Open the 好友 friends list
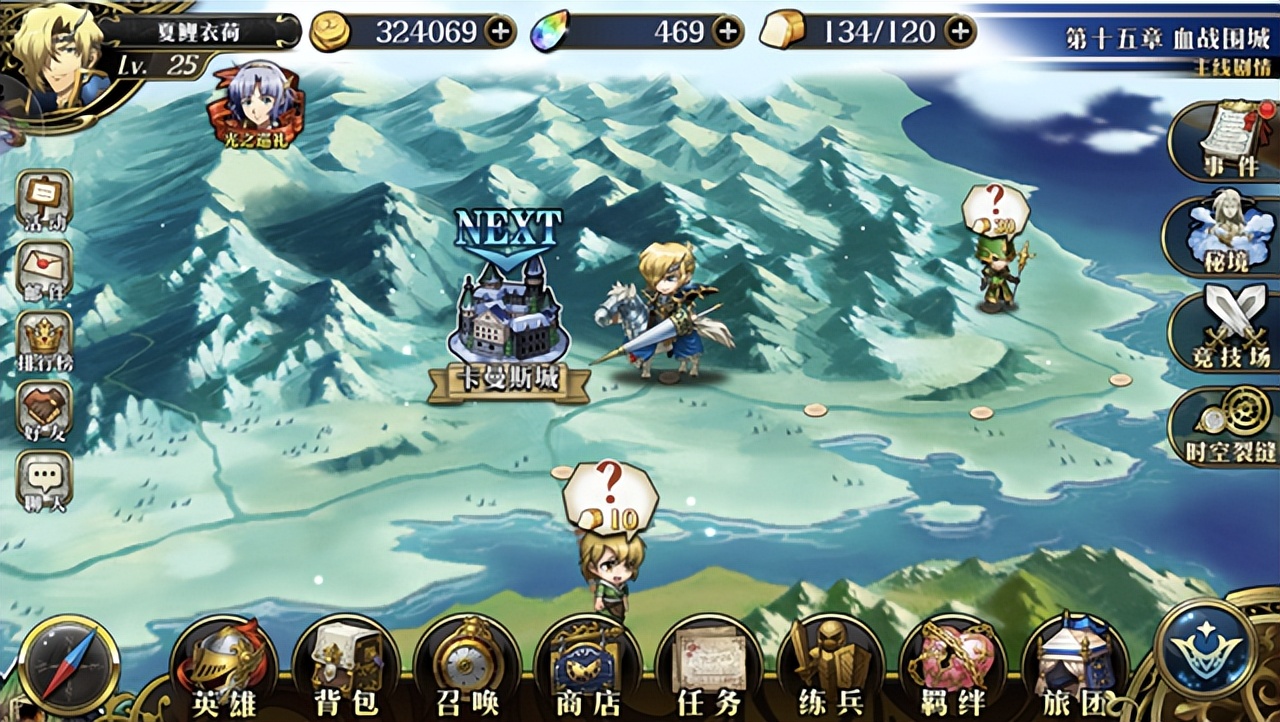The width and height of the screenshot is (1280, 722). (x=44, y=411)
